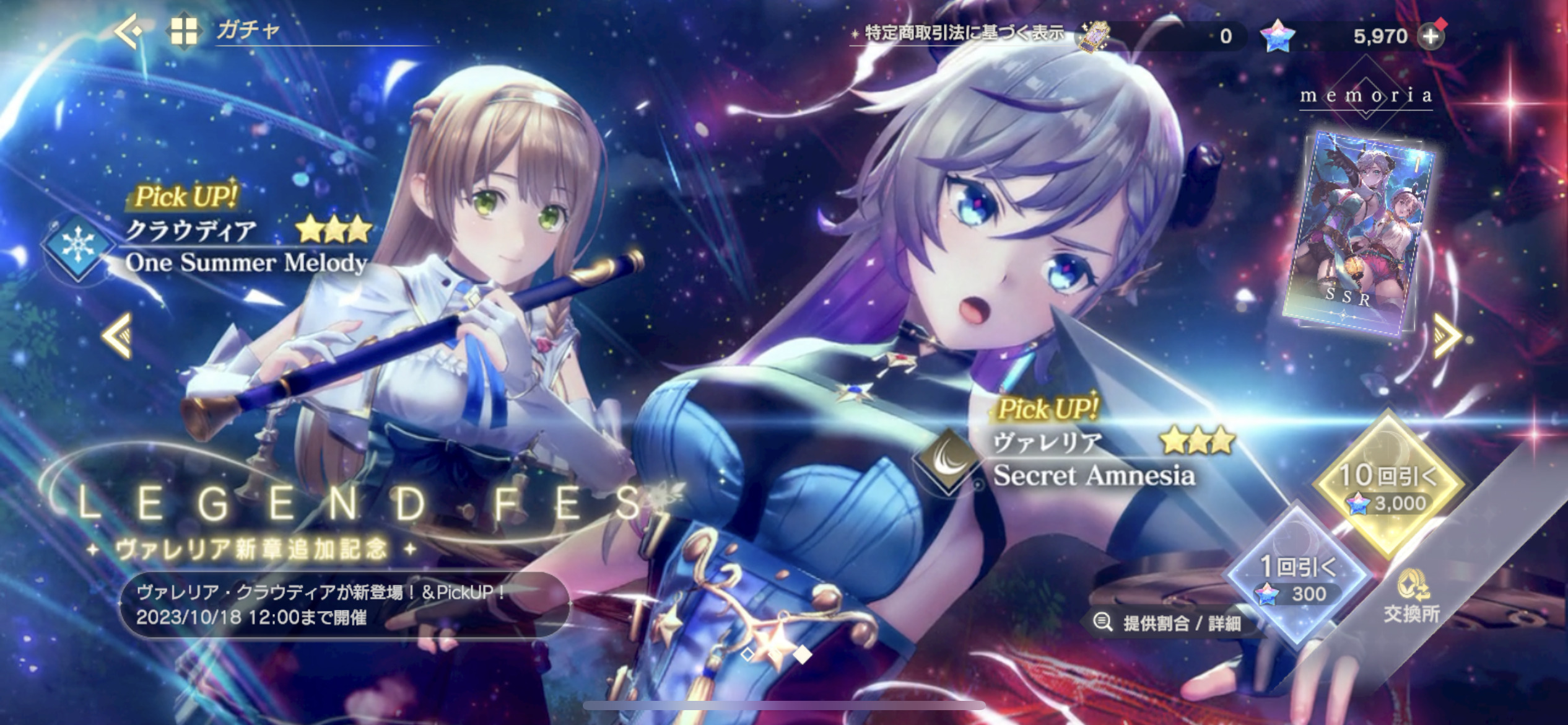Go back with the top-left arrow
Screen dimensions: 1568x725
coord(129,30)
